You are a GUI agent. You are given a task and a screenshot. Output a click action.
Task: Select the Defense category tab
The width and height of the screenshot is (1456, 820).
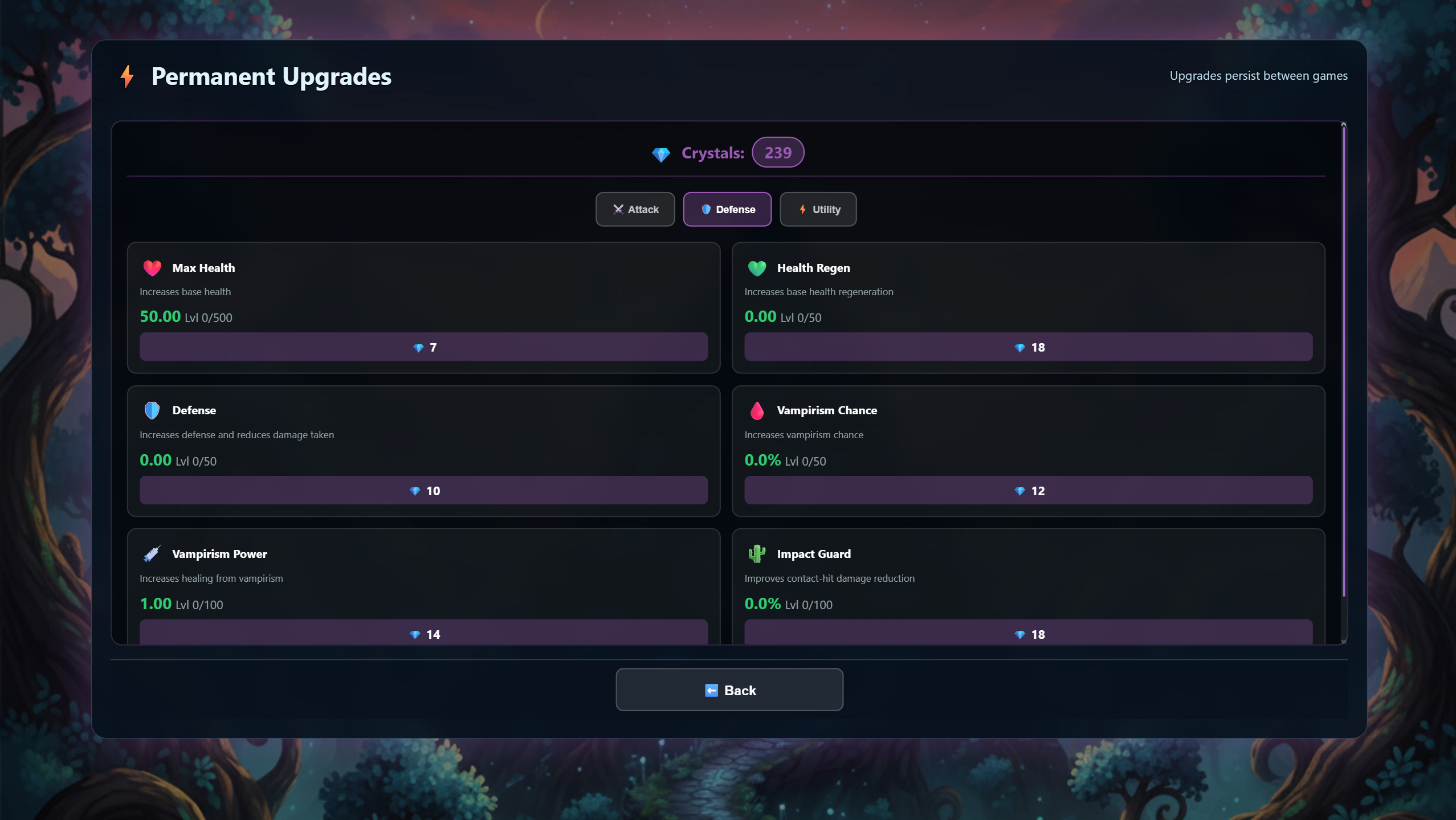[x=728, y=209]
